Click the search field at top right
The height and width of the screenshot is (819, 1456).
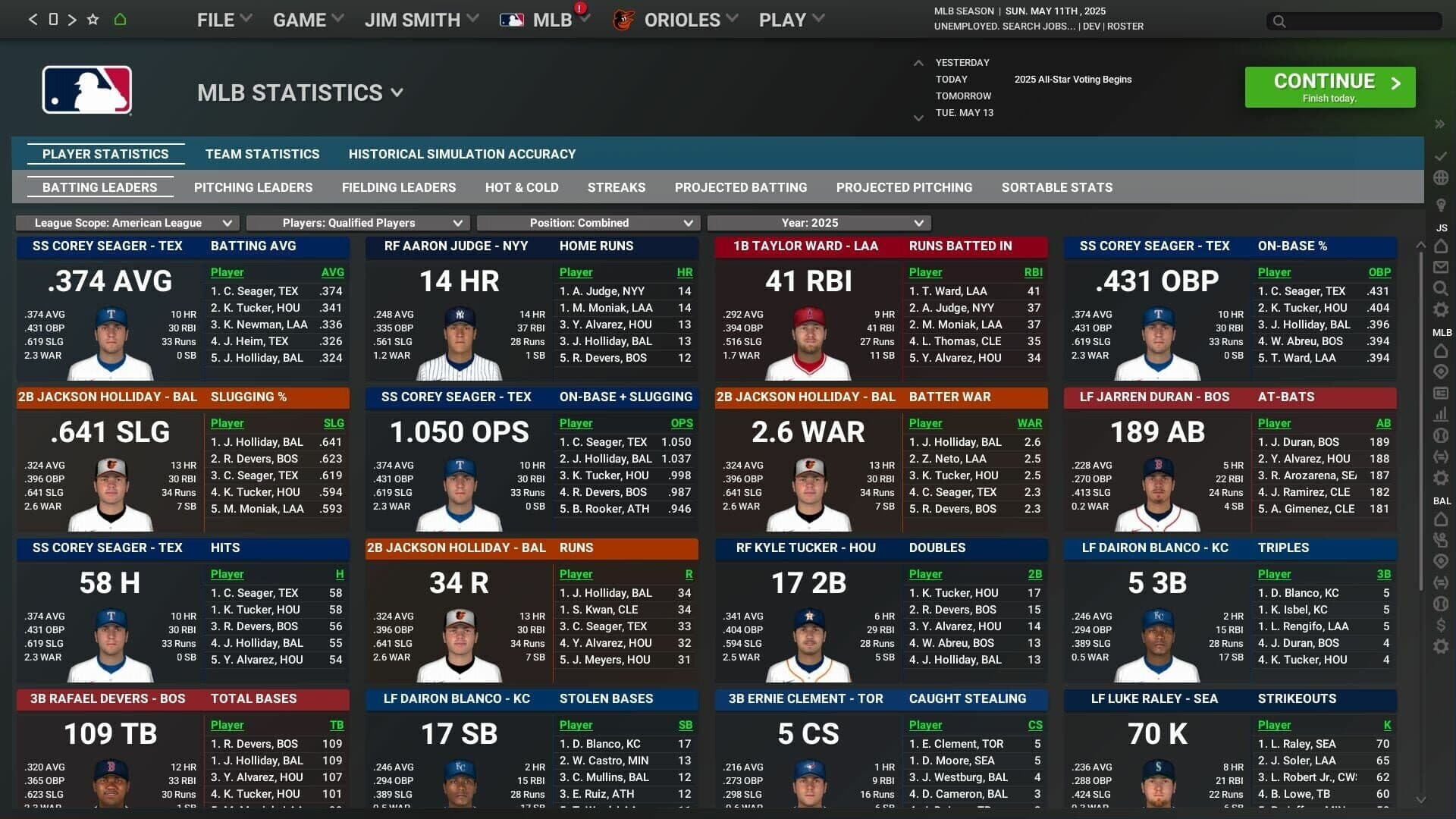(x=1354, y=21)
